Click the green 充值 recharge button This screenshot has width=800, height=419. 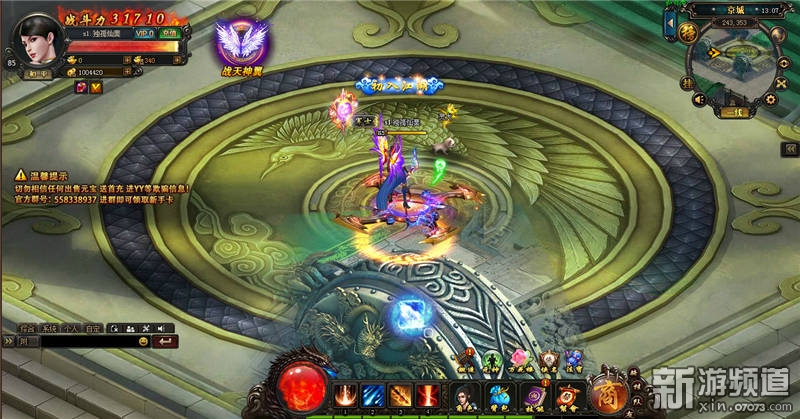pos(172,32)
